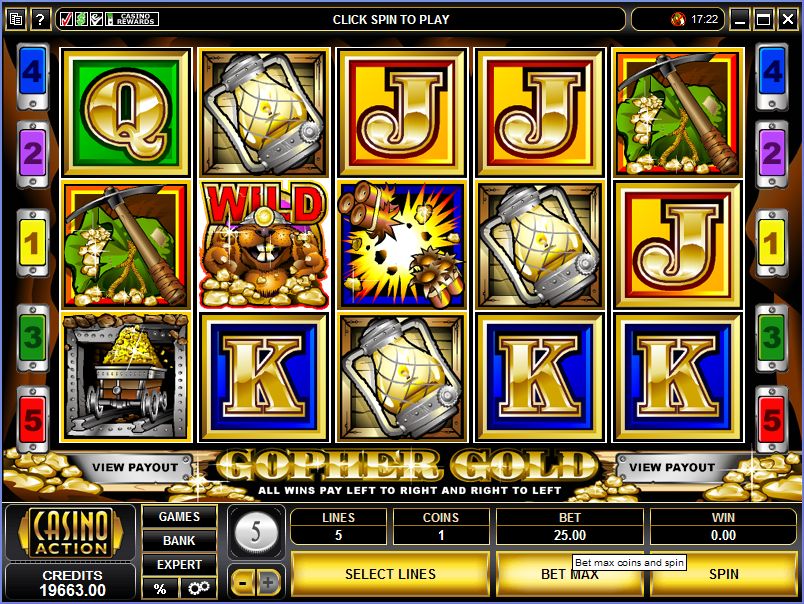Select the green payline 3 marker on the right

coord(771,336)
